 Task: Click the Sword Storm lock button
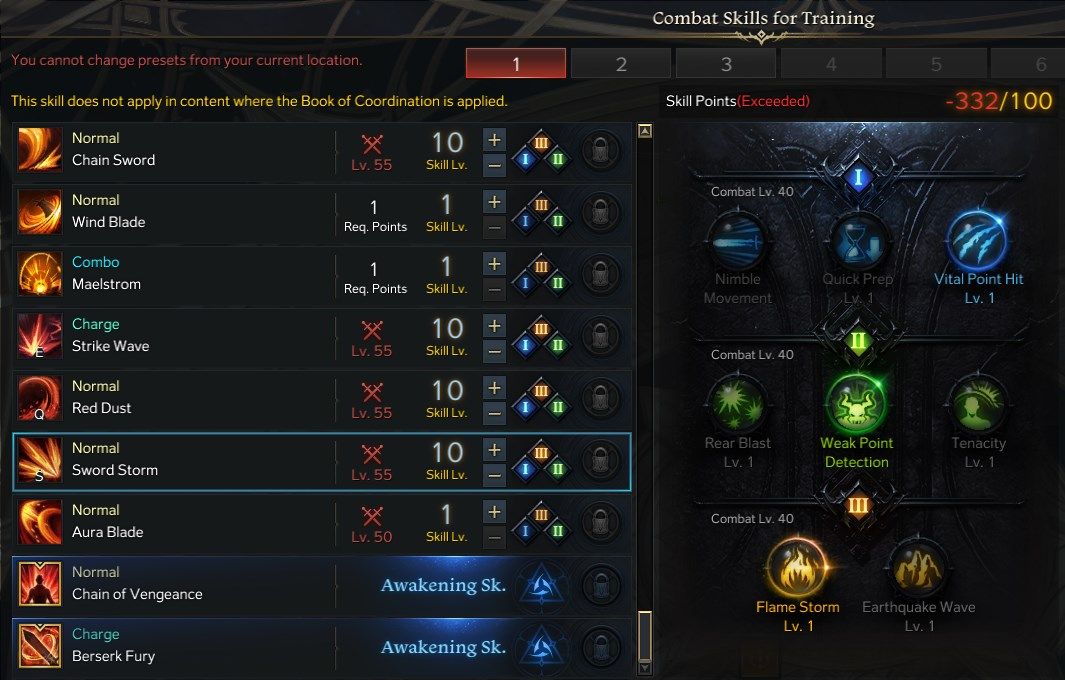click(x=601, y=462)
